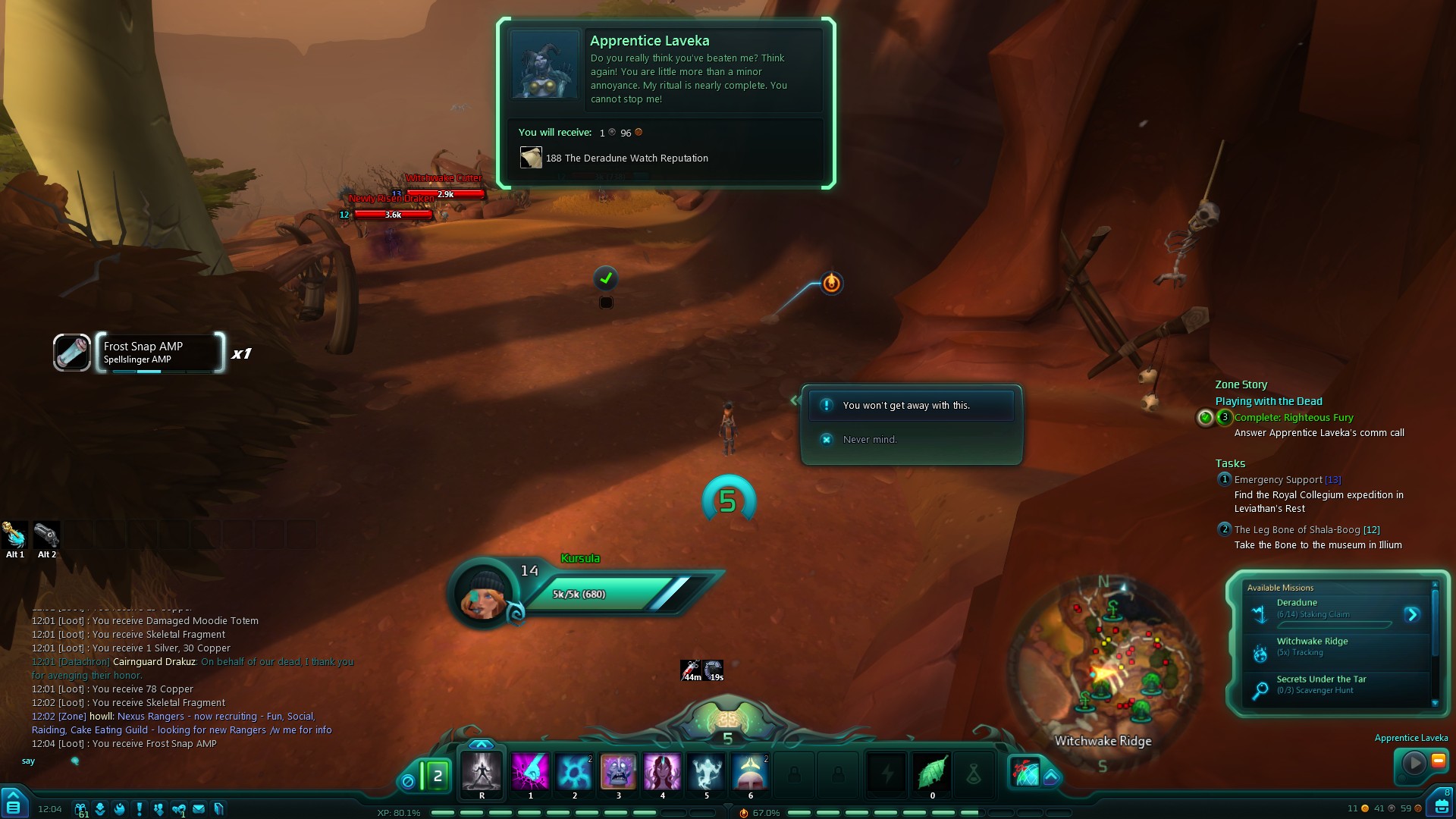This screenshot has width=1456, height=819.
Task: Activate the R innate ability icon
Action: tap(482, 771)
